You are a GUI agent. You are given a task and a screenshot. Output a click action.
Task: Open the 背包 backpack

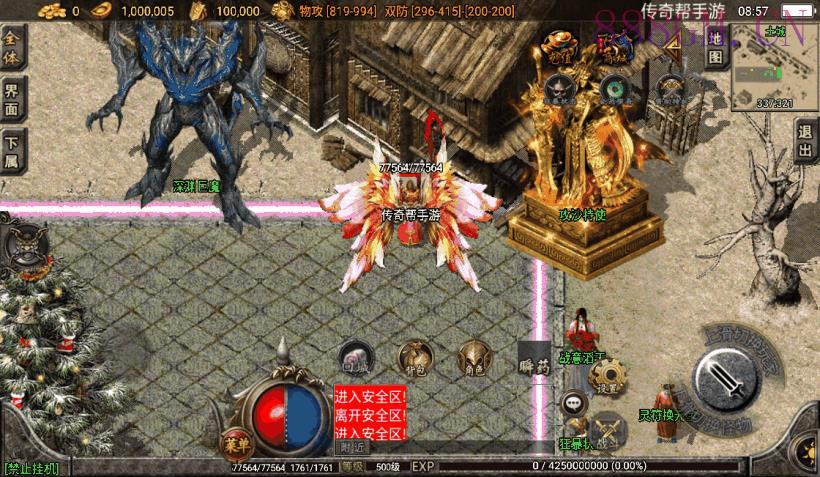point(414,358)
